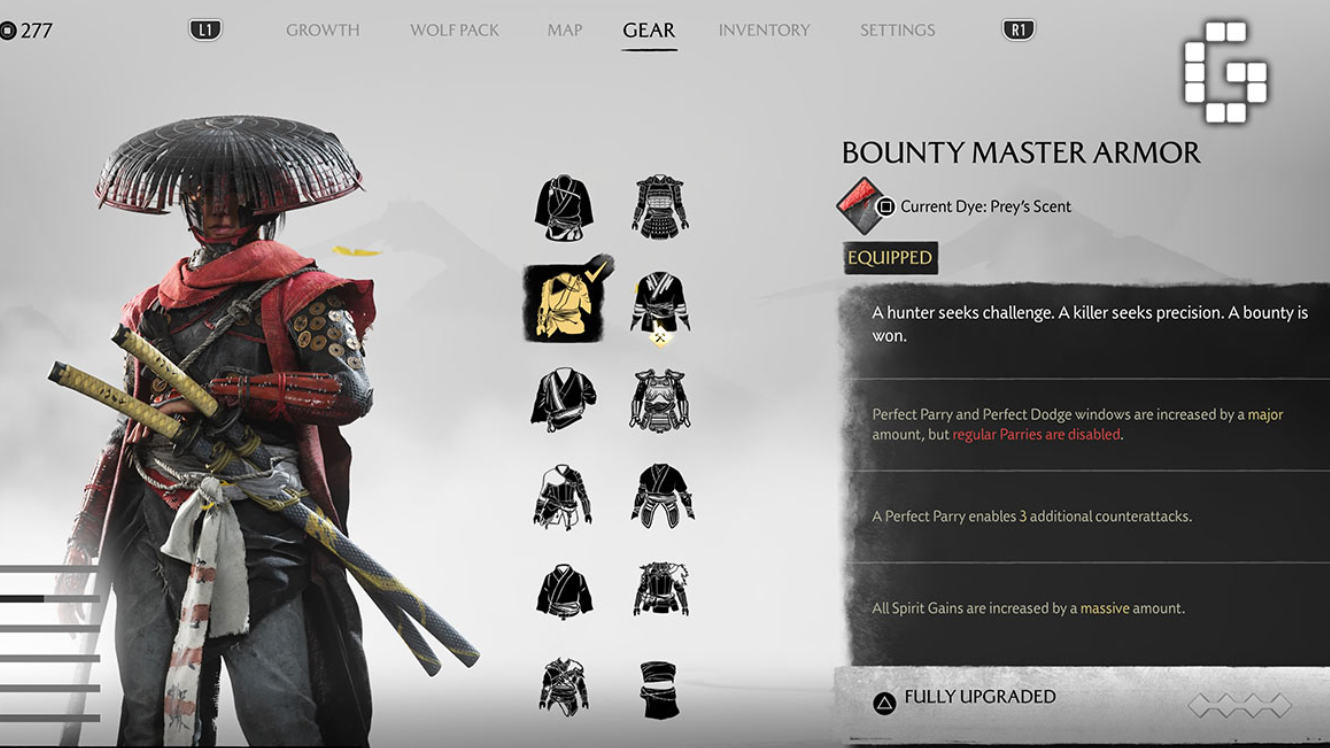The width and height of the screenshot is (1330, 748).
Task: Go to the Map tab
Action: tap(564, 30)
